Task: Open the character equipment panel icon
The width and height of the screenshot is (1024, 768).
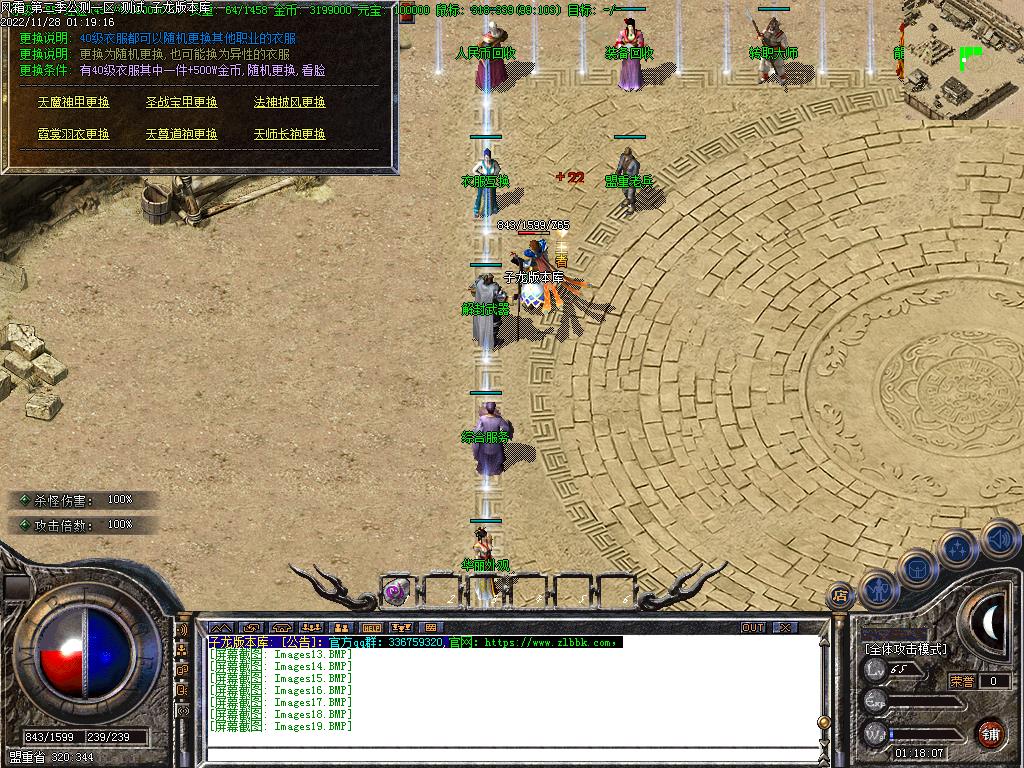Action: click(x=877, y=590)
